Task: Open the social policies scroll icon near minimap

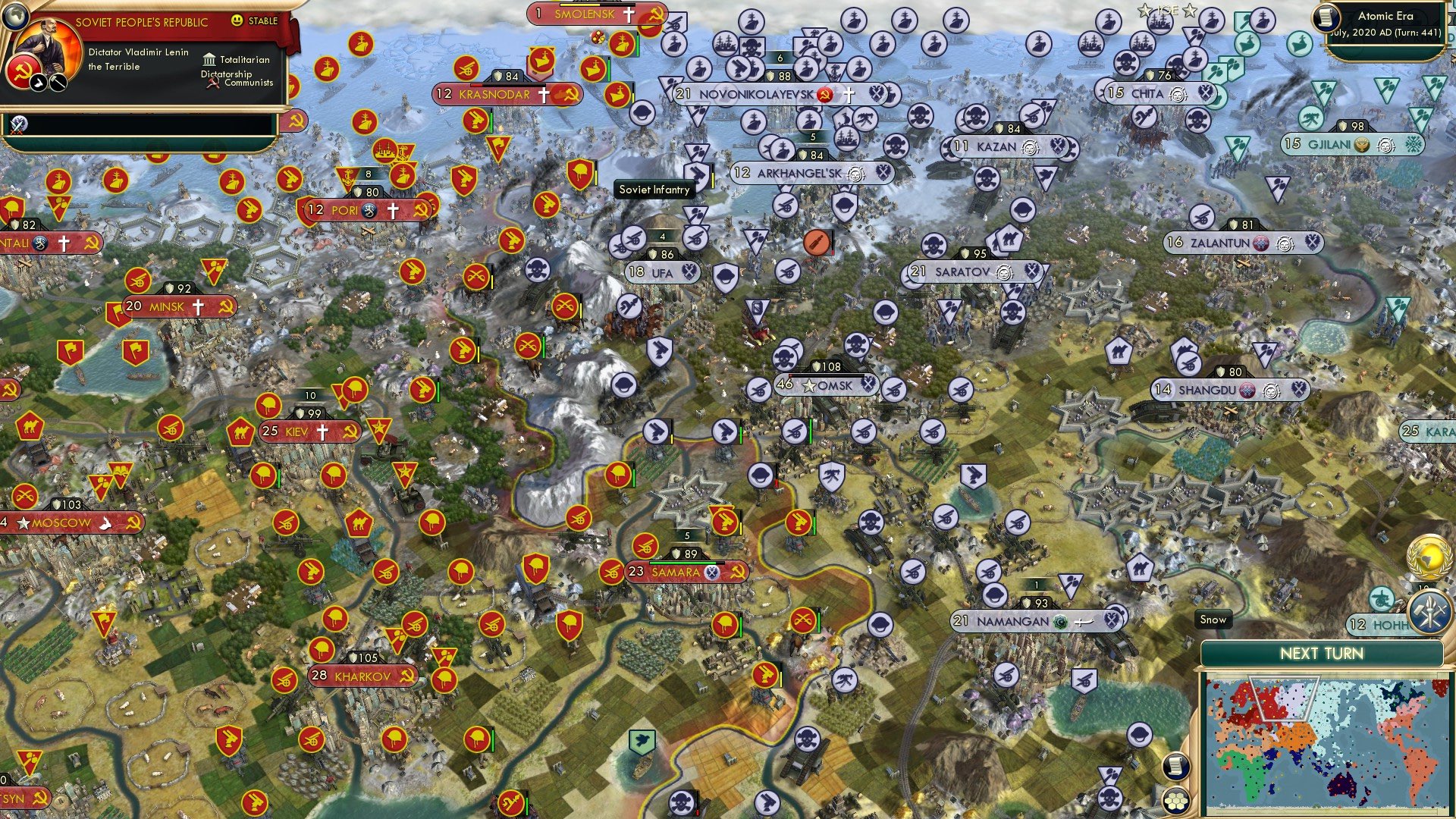Action: [x=1175, y=767]
